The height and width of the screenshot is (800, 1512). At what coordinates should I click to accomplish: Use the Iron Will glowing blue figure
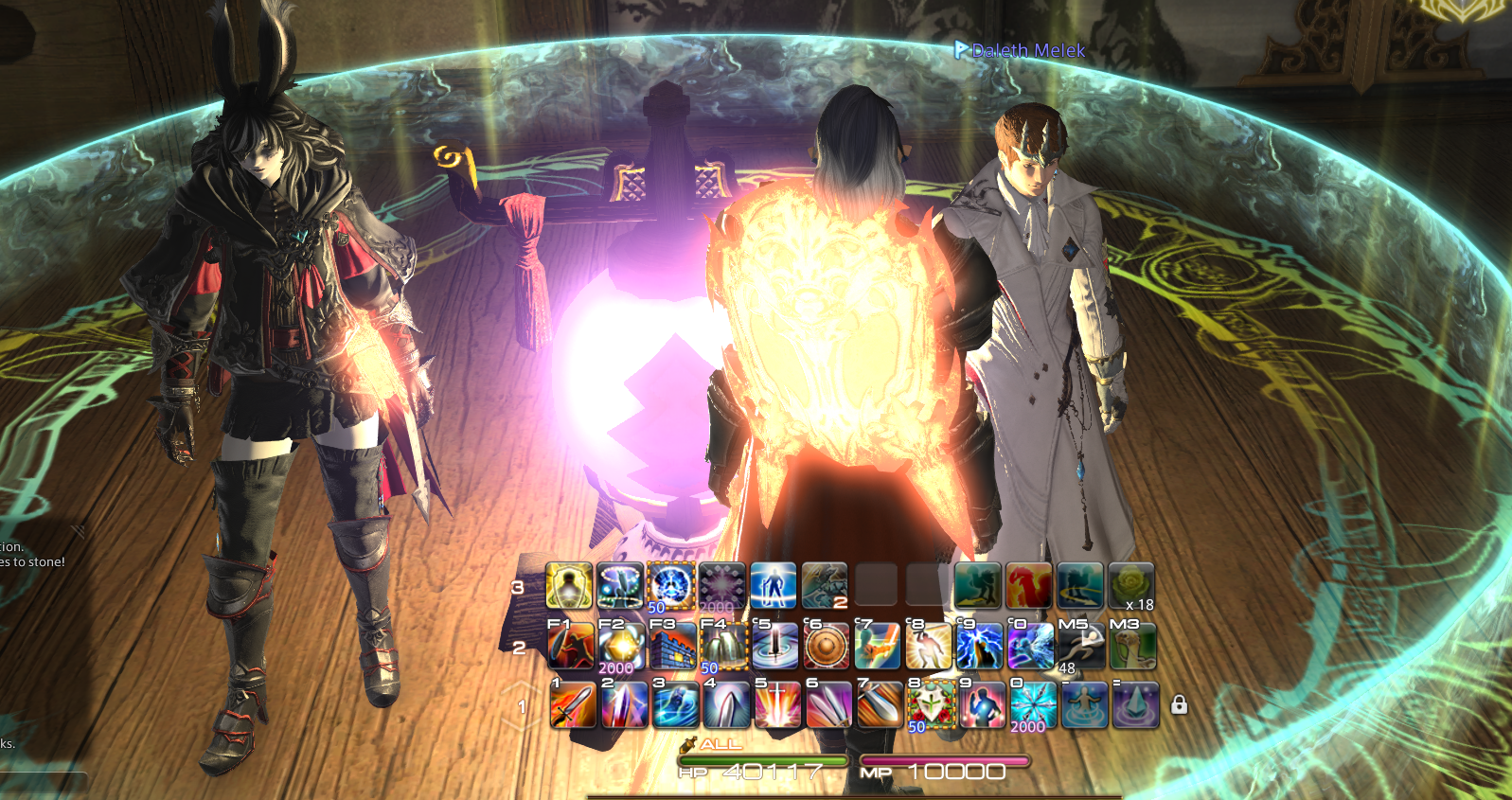(774, 585)
